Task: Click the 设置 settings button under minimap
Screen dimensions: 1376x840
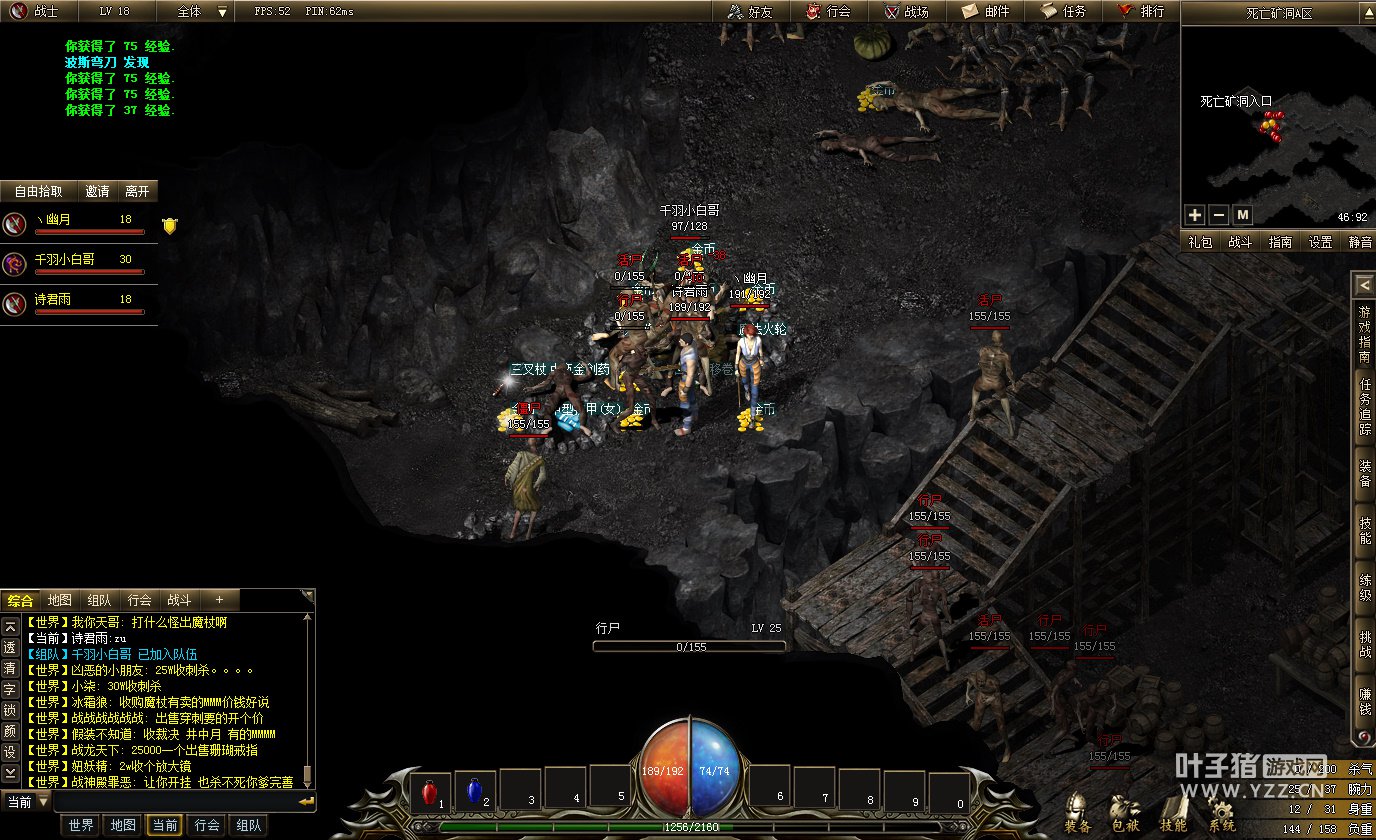Action: coord(1321,242)
